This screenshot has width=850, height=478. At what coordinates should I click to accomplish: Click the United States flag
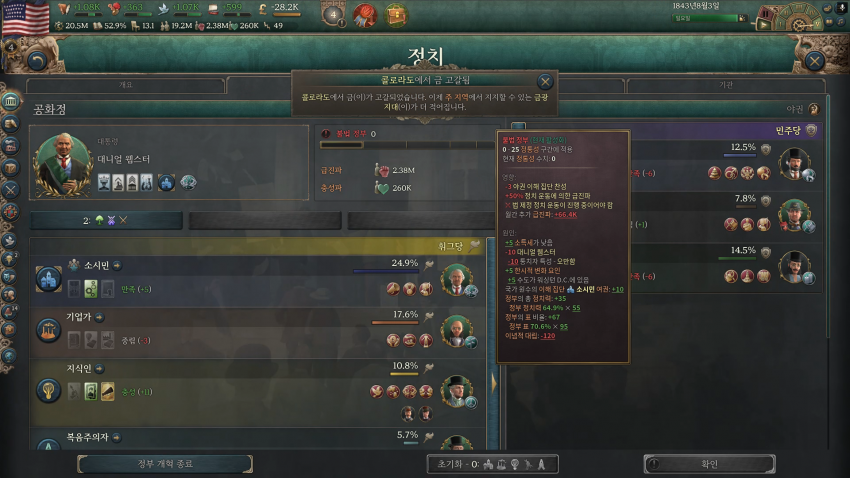[25, 16]
